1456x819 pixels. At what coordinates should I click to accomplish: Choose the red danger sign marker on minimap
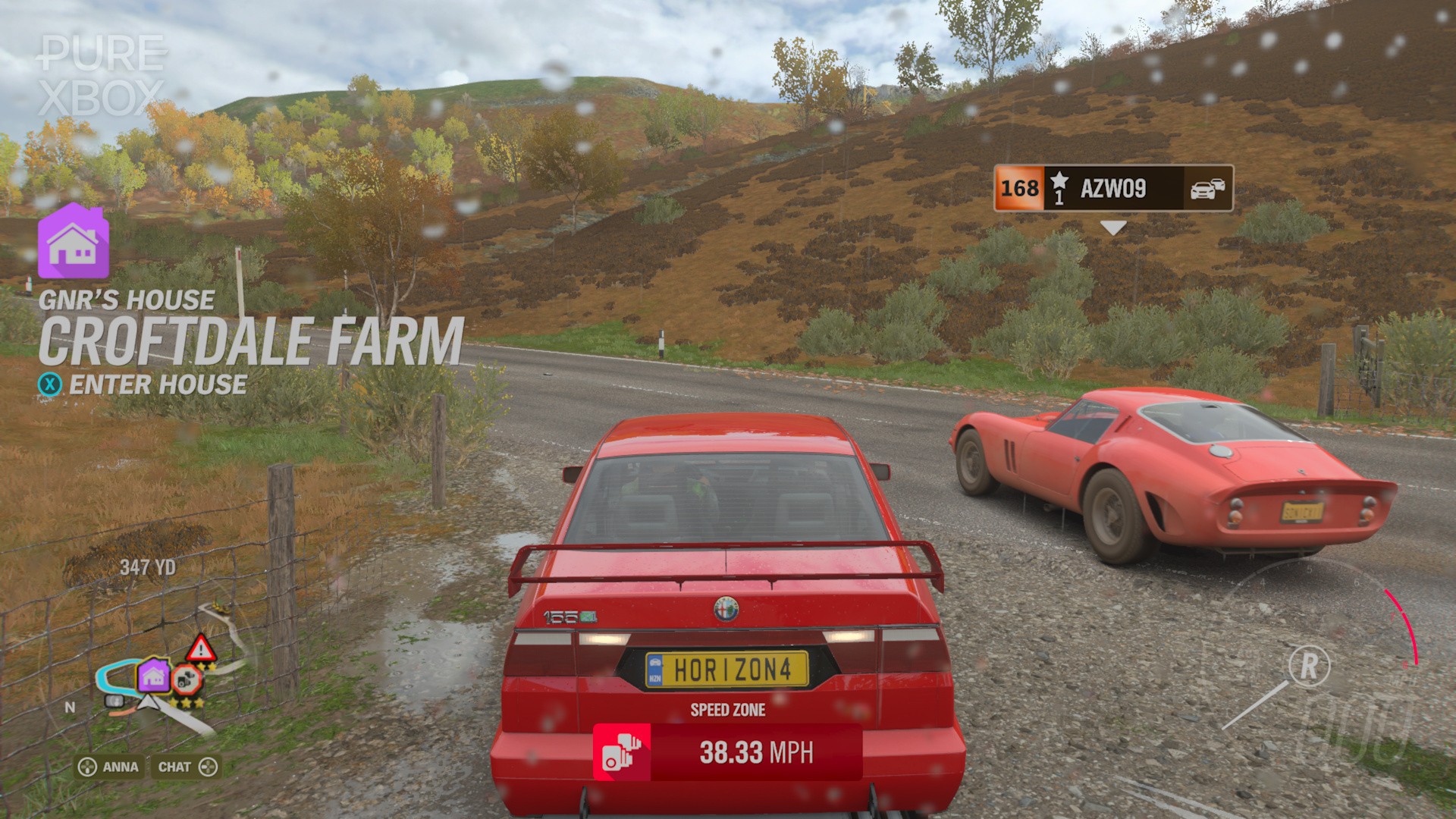201,649
